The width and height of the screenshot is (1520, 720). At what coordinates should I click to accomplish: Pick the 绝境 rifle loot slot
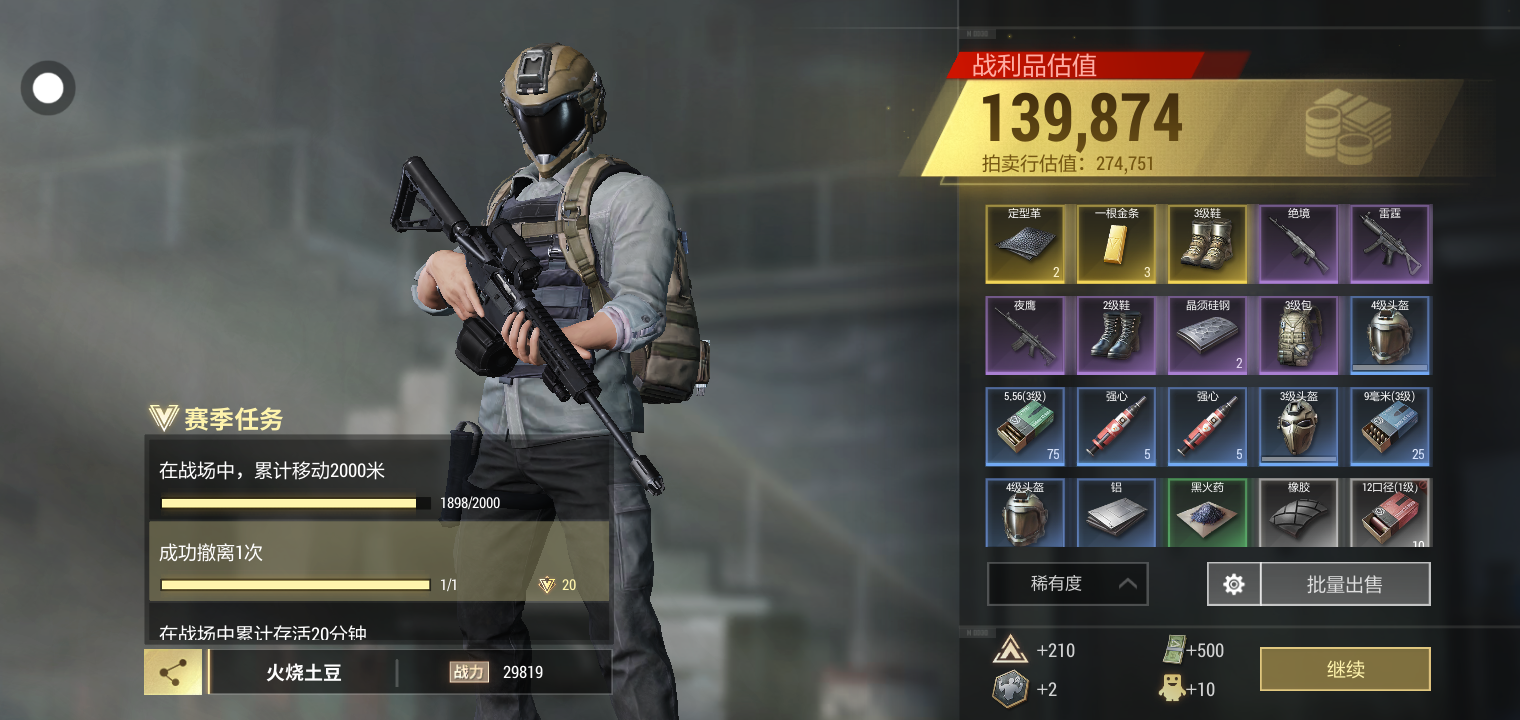click(x=1299, y=245)
